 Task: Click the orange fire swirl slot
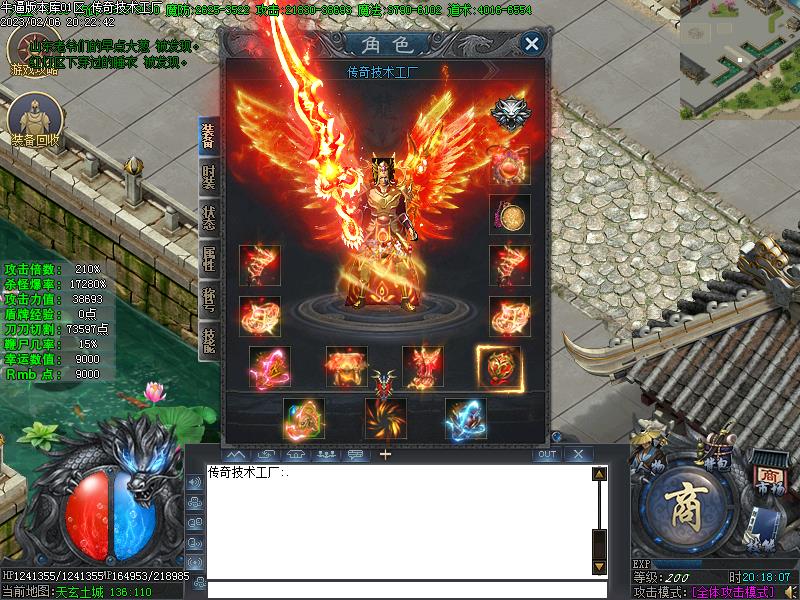point(386,418)
